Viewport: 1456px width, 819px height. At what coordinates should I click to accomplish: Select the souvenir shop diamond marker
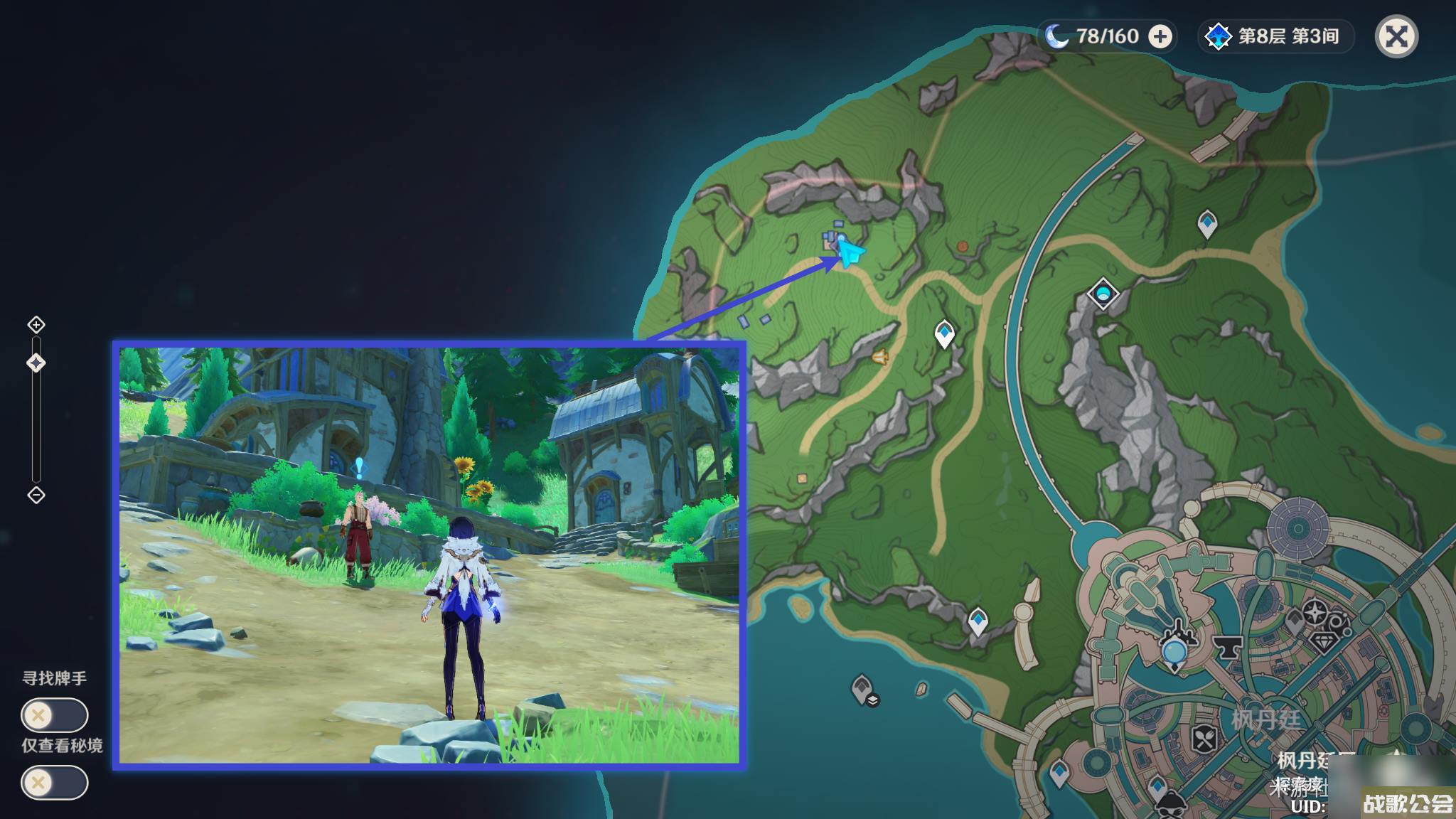point(1323,643)
